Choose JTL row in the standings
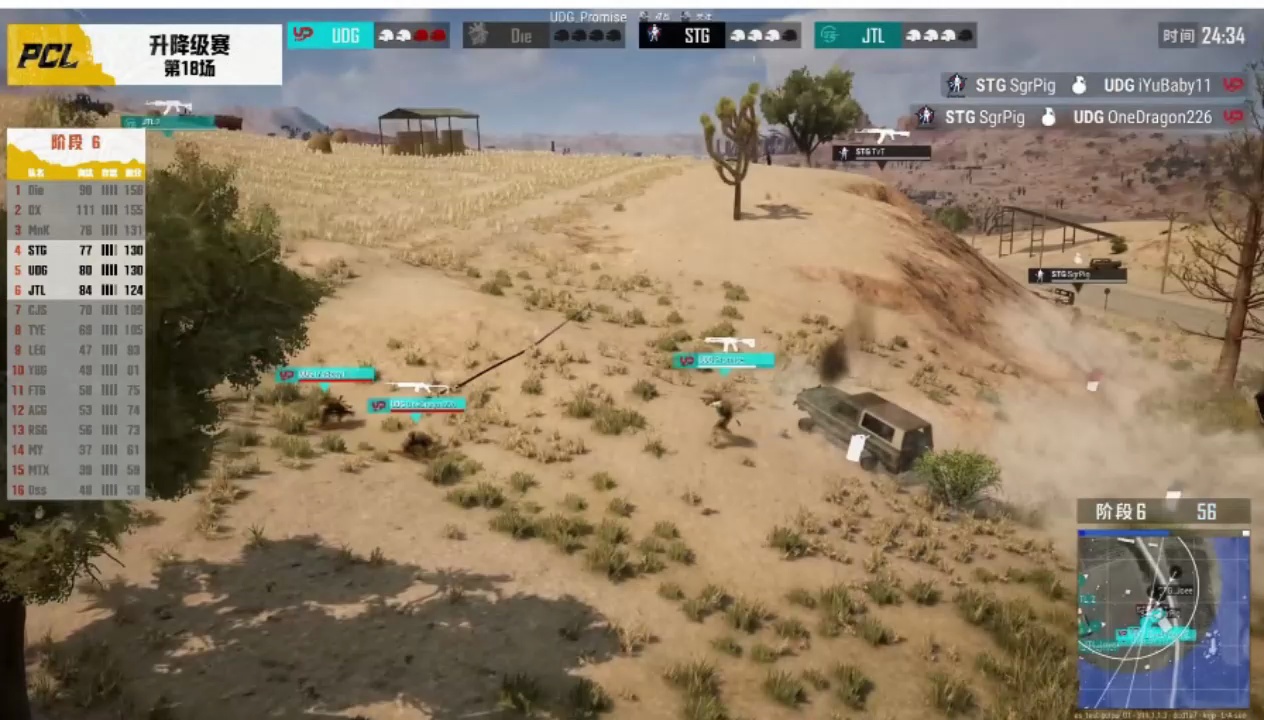 pos(76,290)
